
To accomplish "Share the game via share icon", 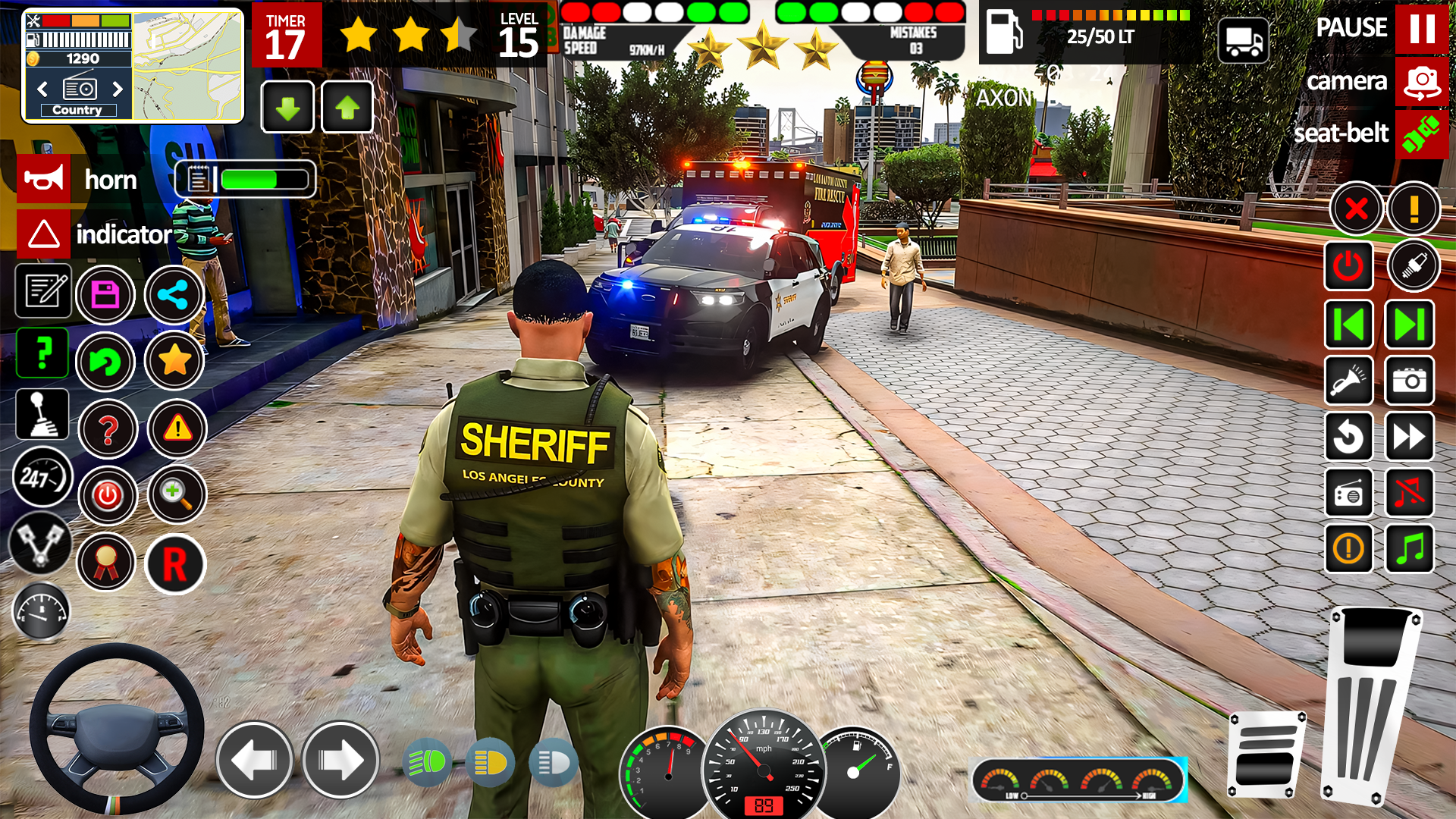I will [174, 295].
